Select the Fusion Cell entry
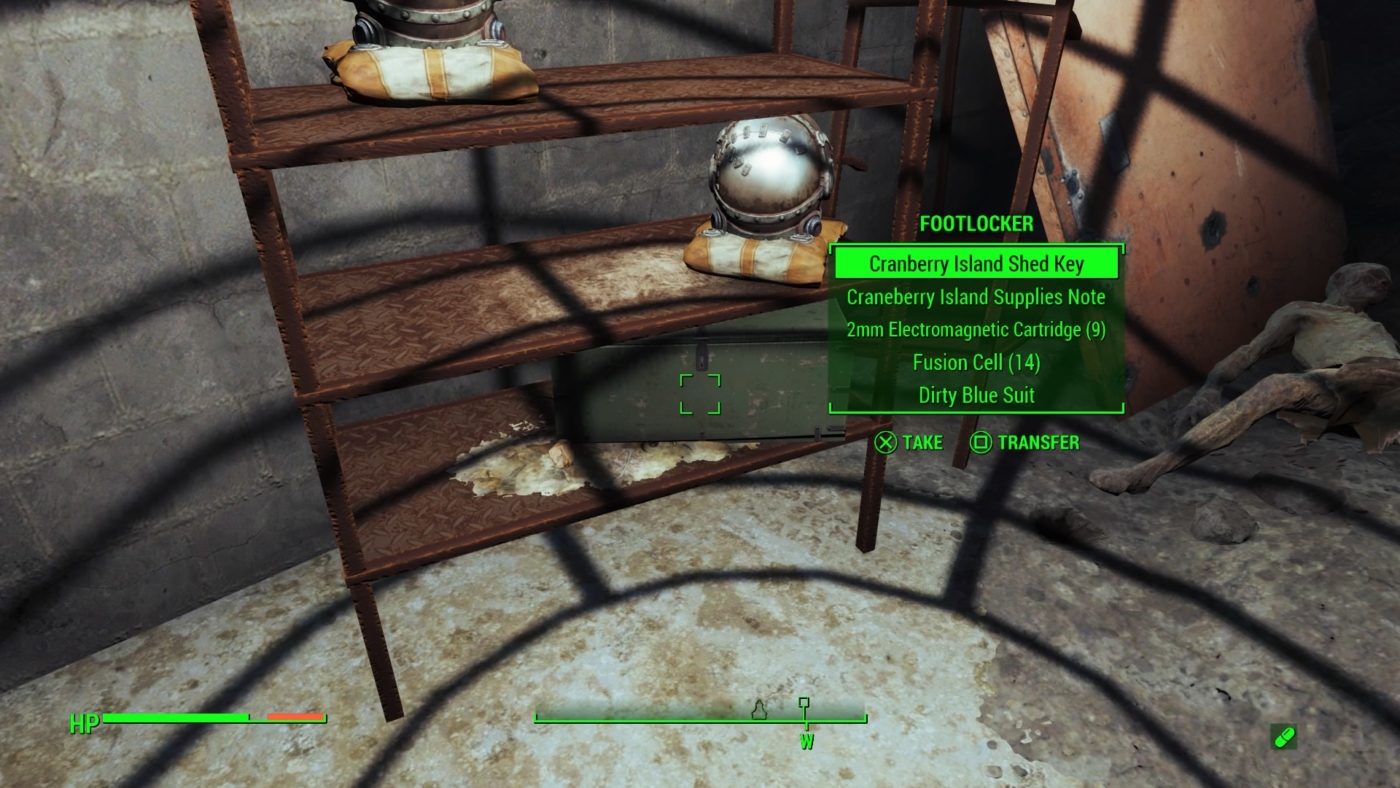Image resolution: width=1400 pixels, height=788 pixels. 976,363
